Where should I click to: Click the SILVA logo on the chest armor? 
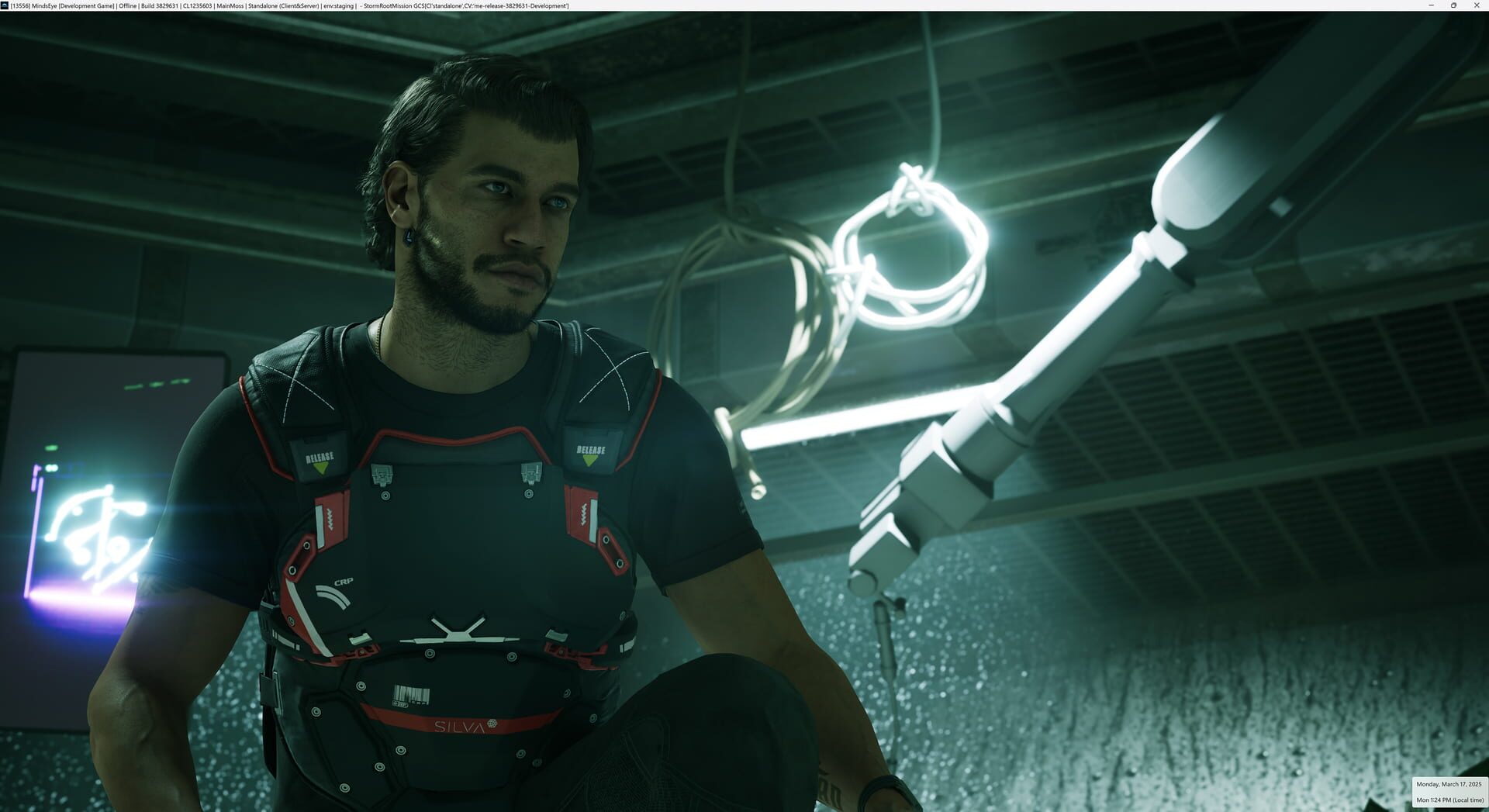(x=459, y=727)
